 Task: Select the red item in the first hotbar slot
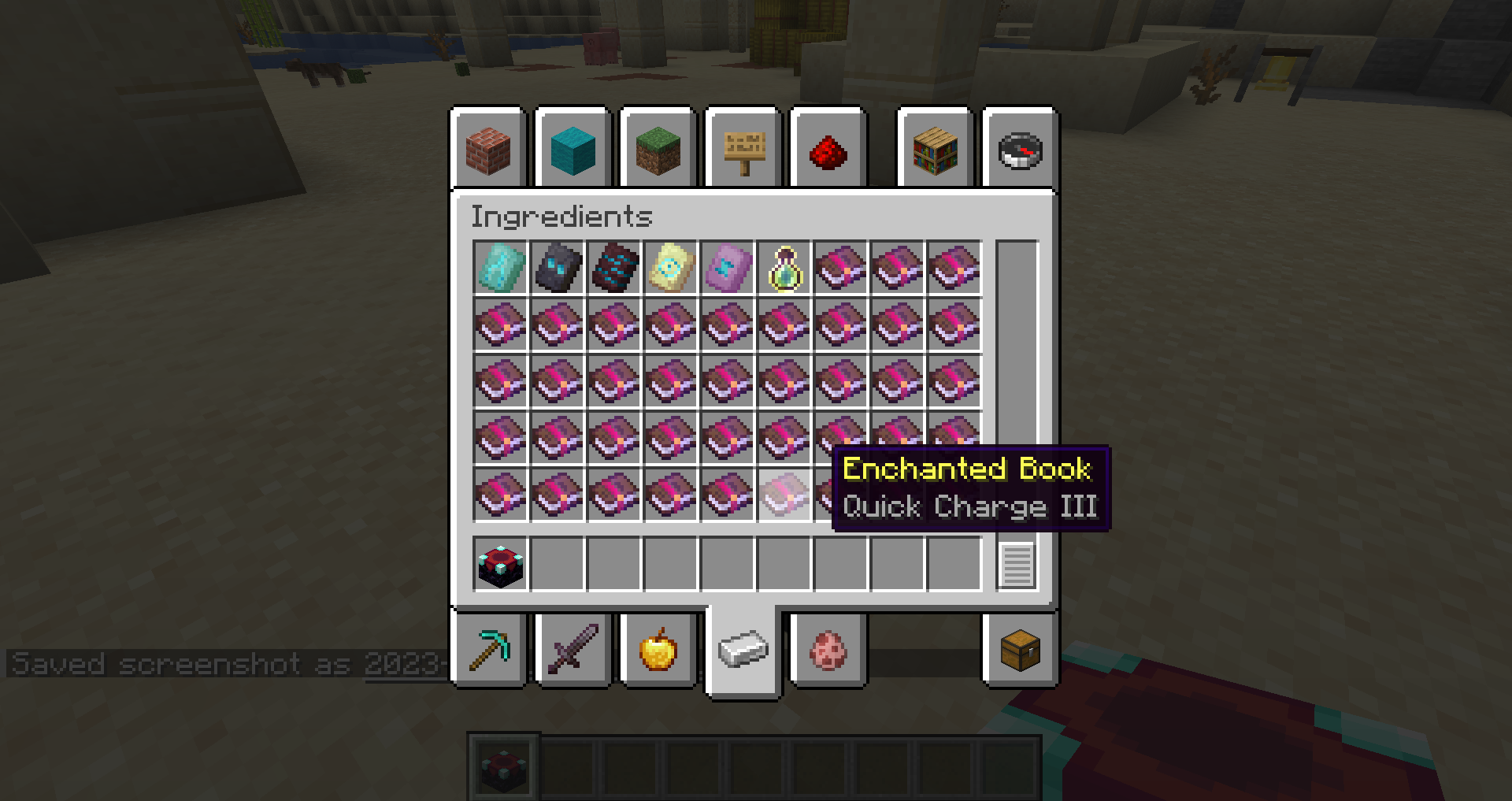[503, 766]
